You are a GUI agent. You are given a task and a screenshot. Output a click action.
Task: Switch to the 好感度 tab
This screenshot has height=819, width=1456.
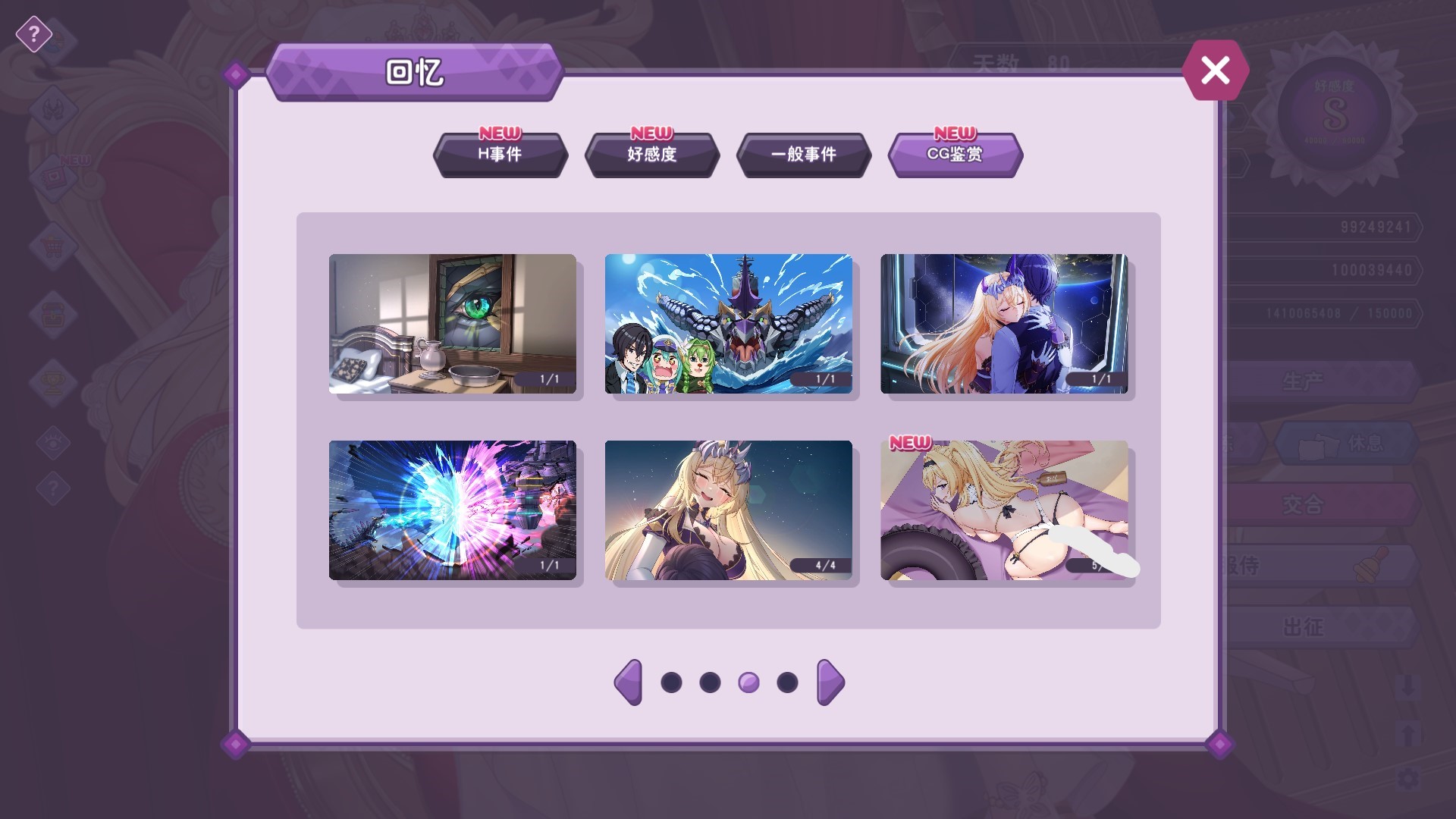651,155
